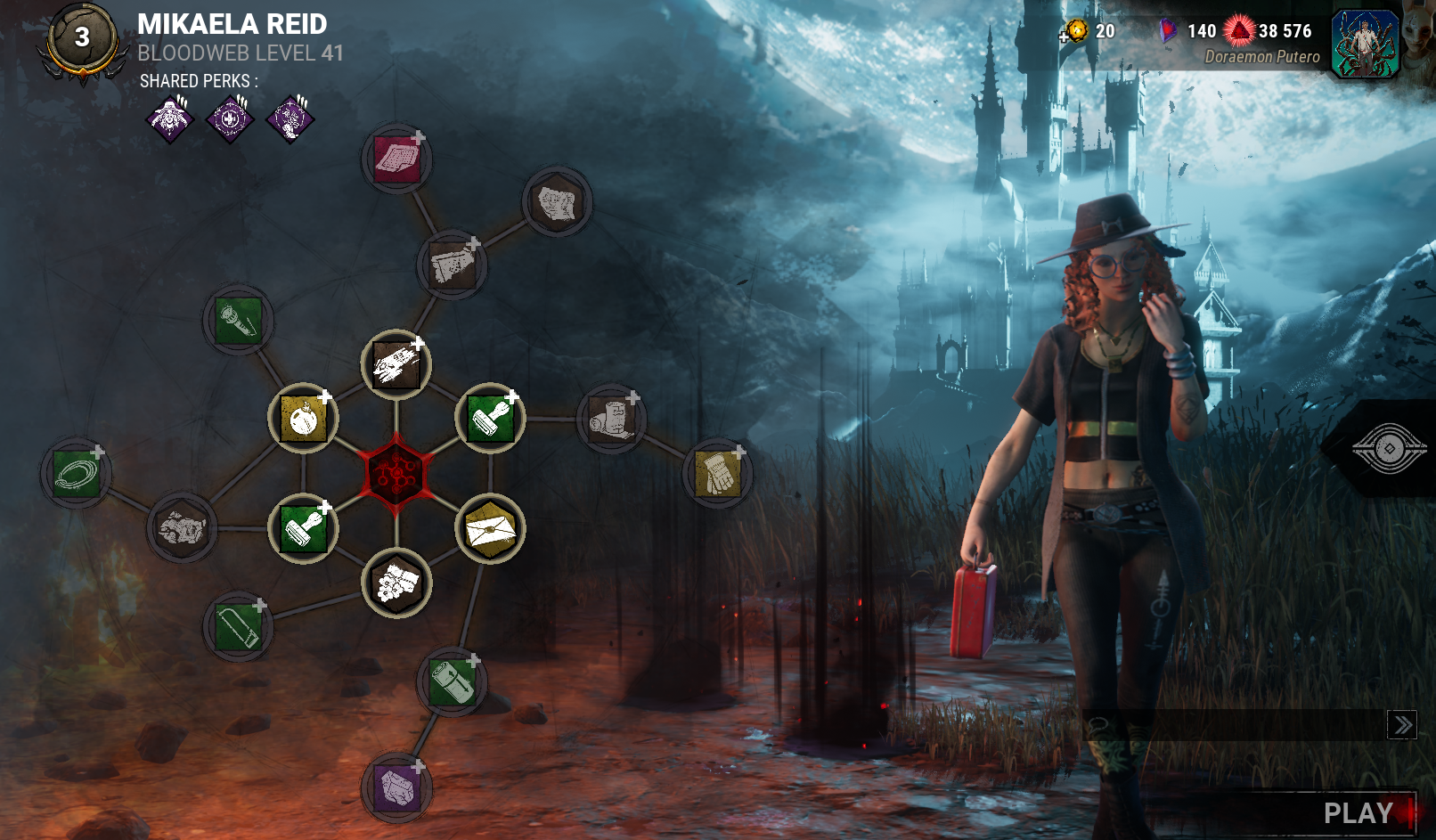The width and height of the screenshot is (1436, 840).
Task: Select the yellow bottle add-on node
Action: point(303,415)
